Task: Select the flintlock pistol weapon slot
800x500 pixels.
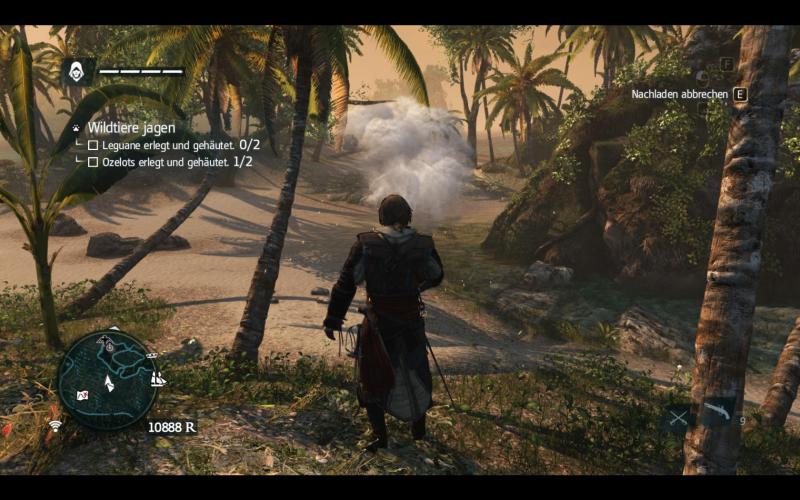Action: 717,412
